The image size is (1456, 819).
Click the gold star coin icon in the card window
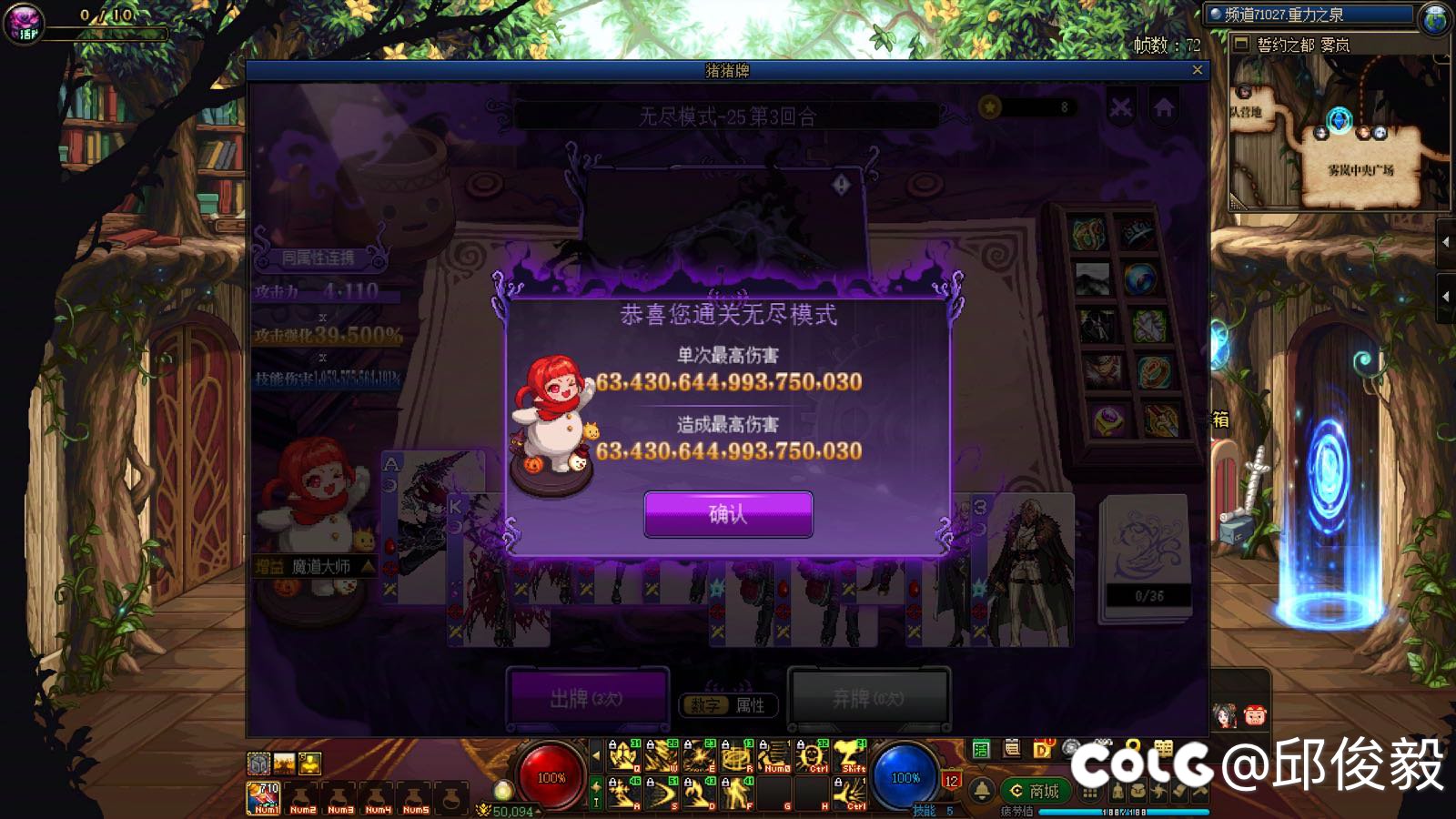coord(988,106)
